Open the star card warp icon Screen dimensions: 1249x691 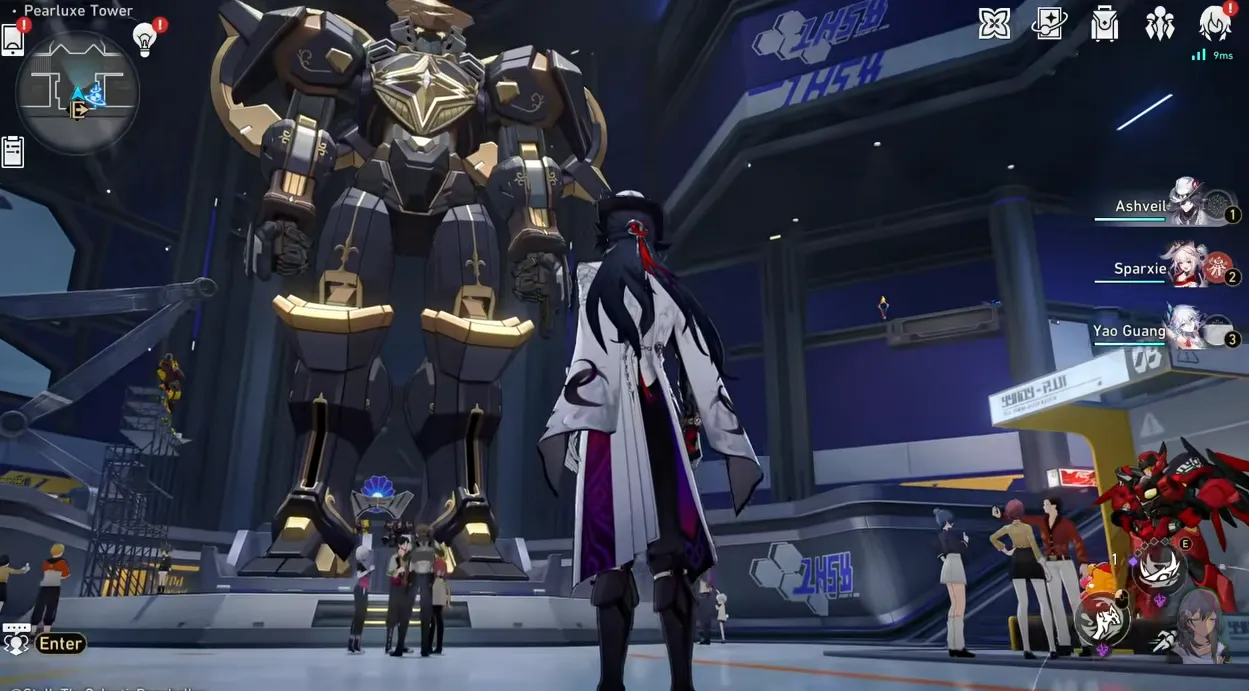(1049, 23)
